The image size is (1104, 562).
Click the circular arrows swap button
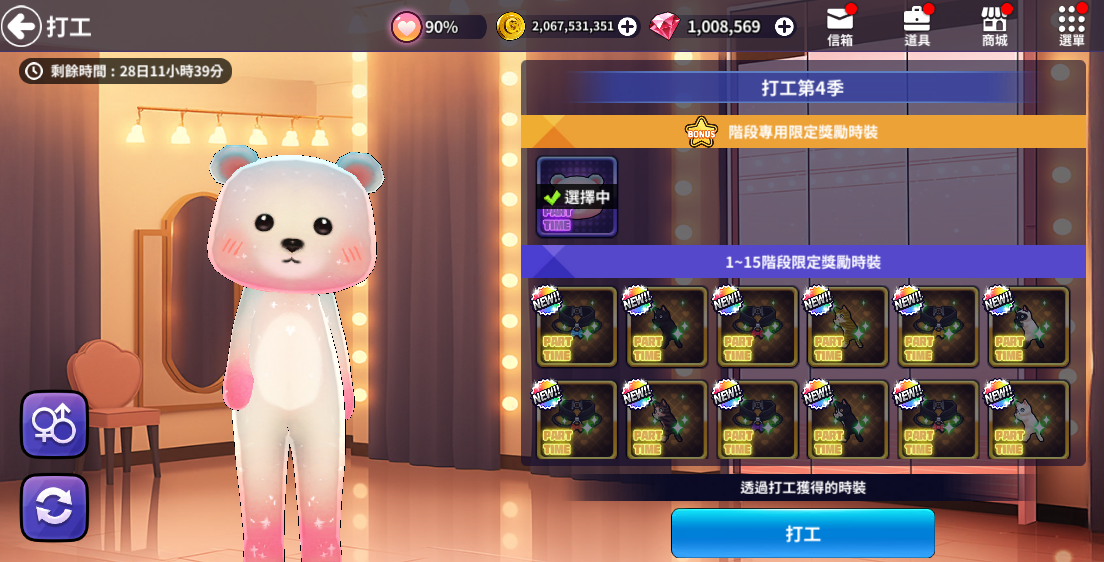54,507
